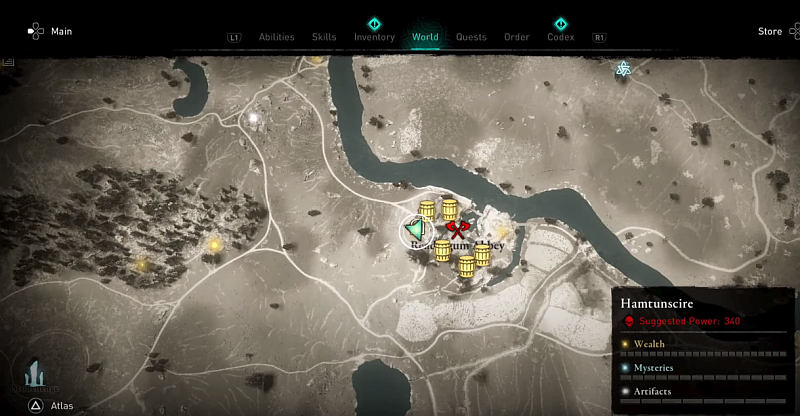Go to the Inventory tab

374,37
